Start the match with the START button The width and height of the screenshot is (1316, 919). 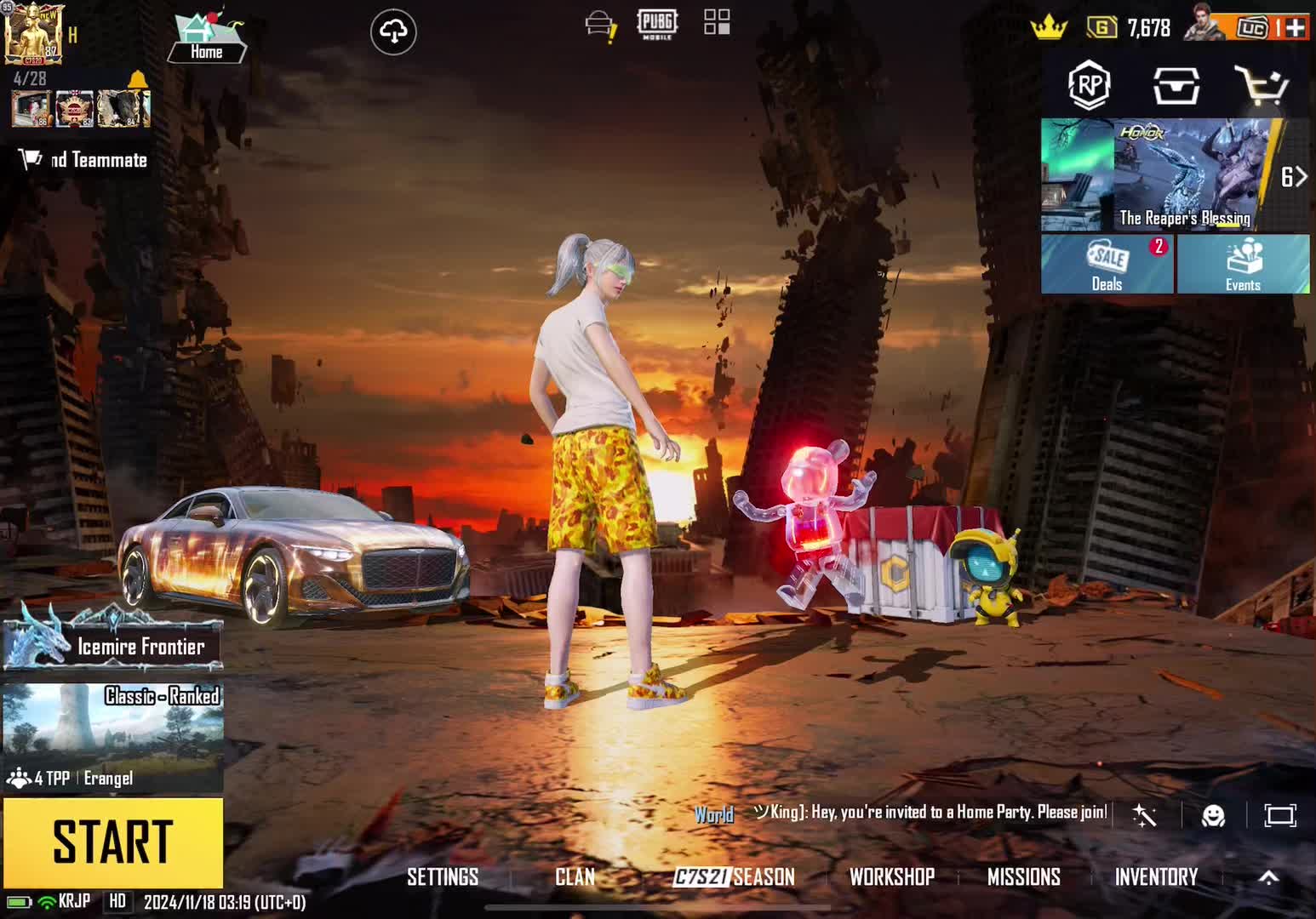112,842
